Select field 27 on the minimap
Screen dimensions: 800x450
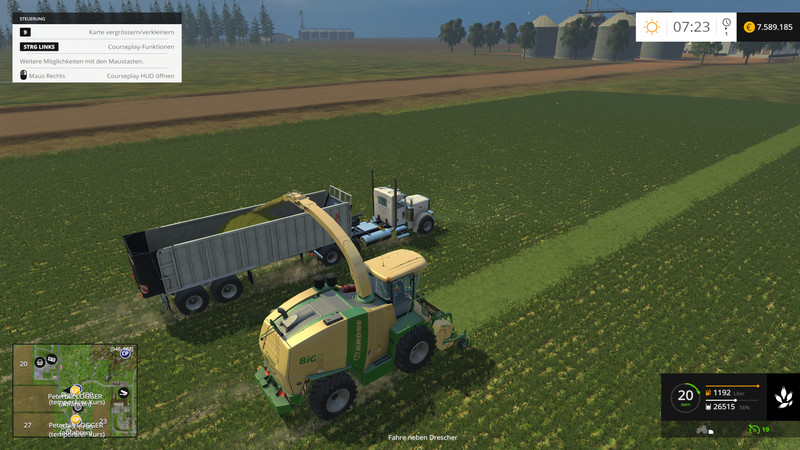(28, 425)
